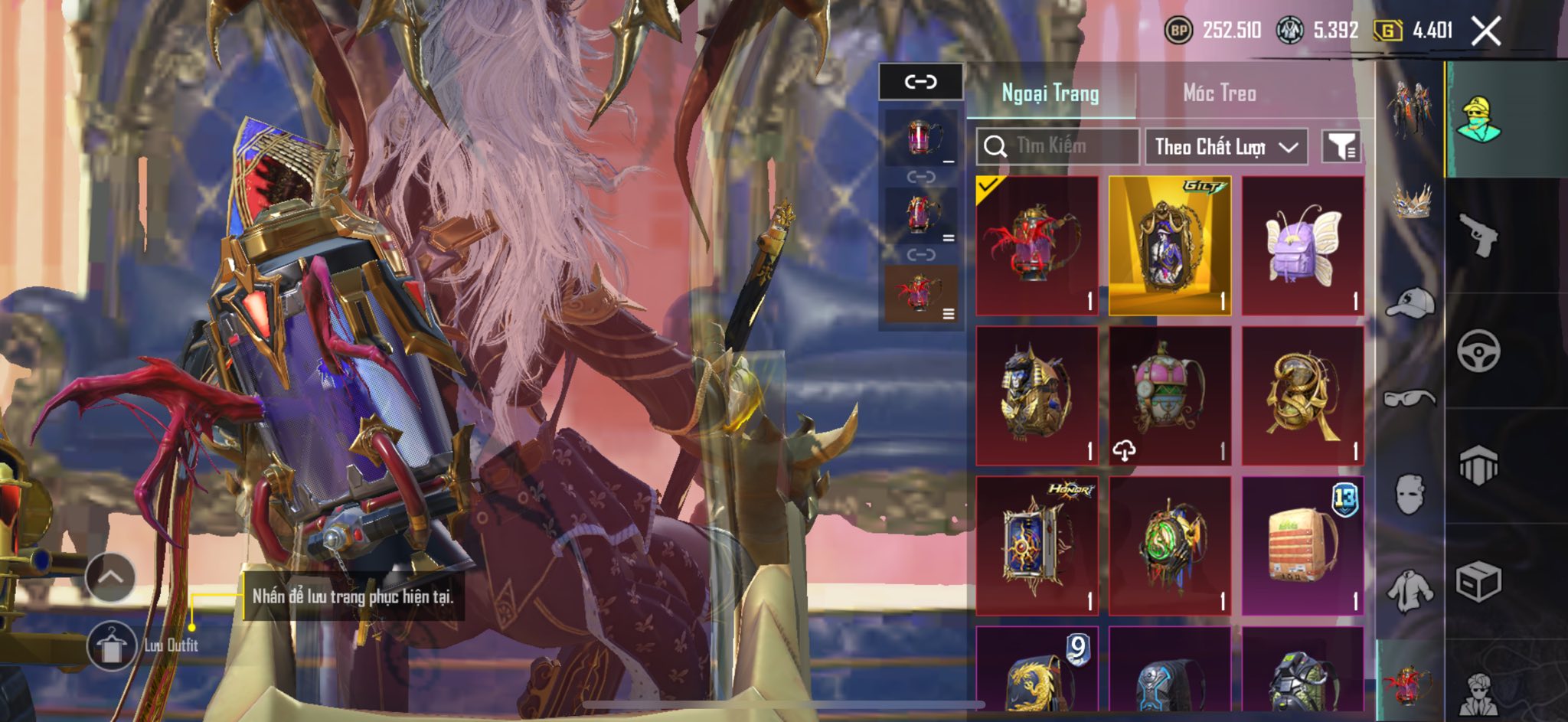Open the steering wheel vehicle category

[x=1478, y=351]
